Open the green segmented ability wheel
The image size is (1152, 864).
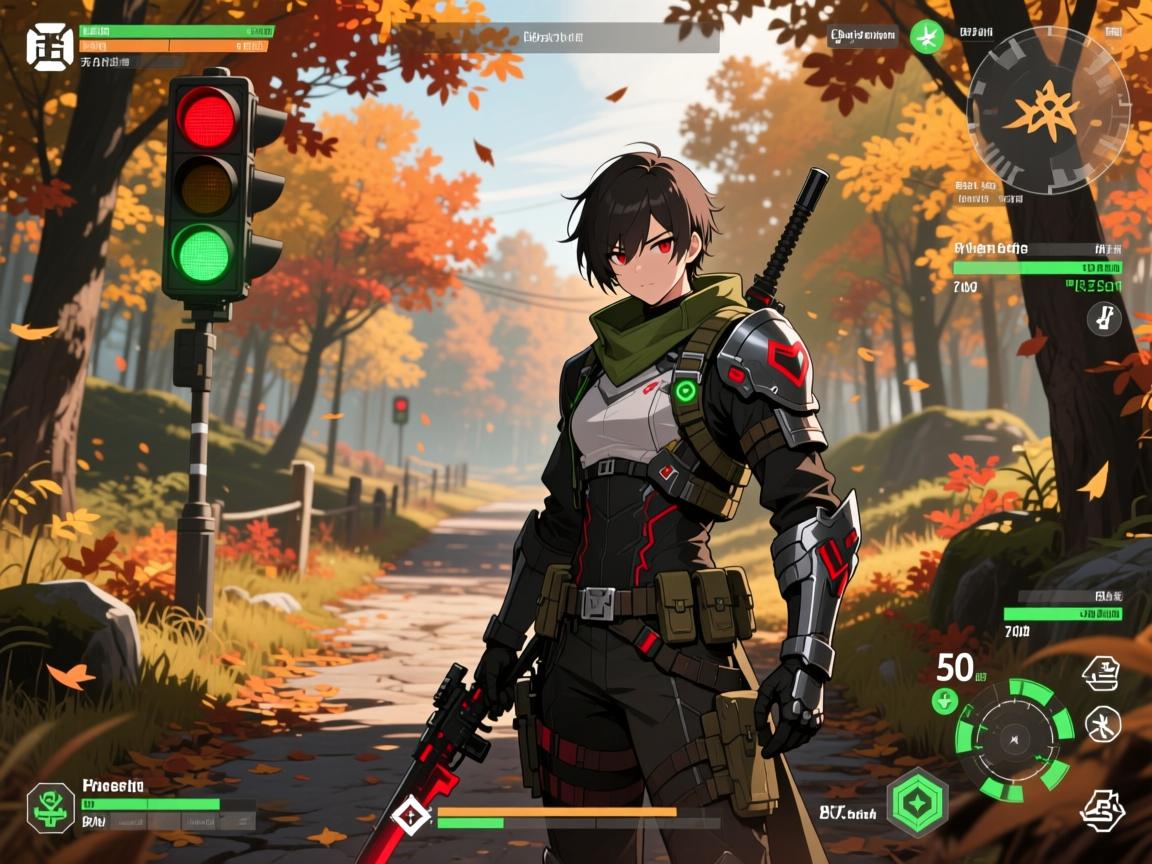pos(1014,739)
